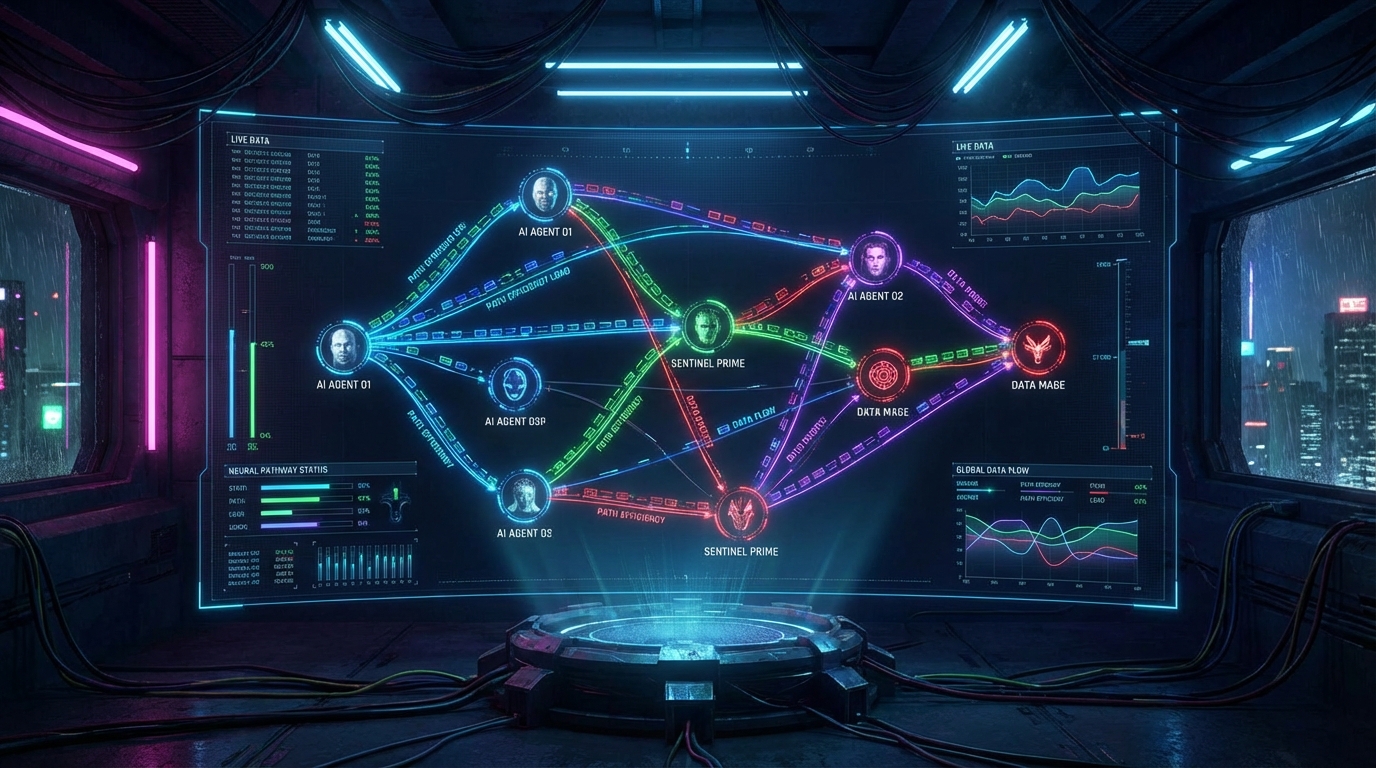Image resolution: width=1376 pixels, height=768 pixels.
Task: Click the Data Mage horned-emblem node
Action: [x=1038, y=349]
